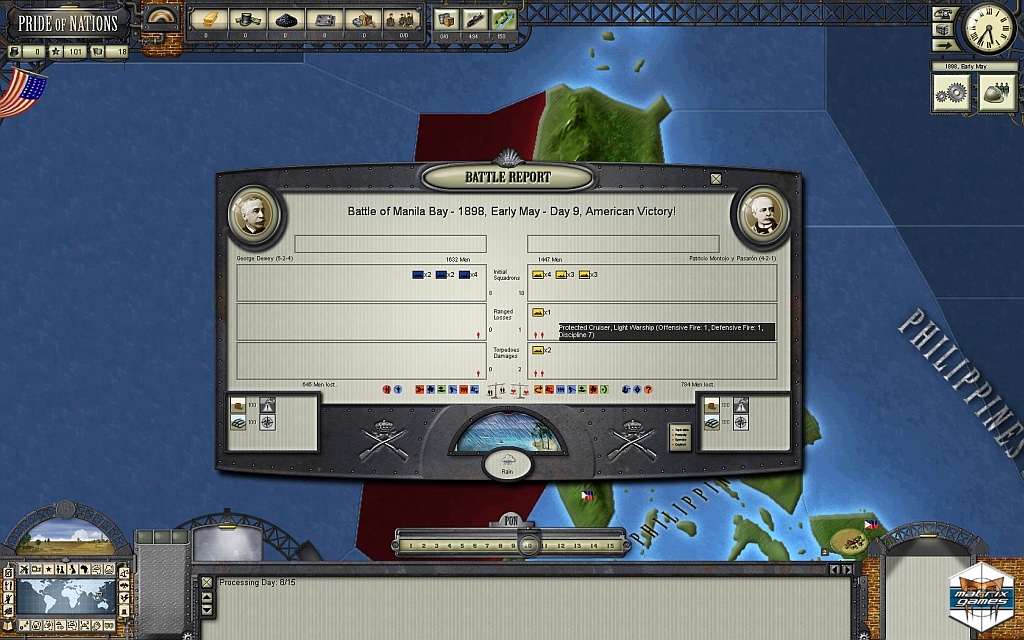This screenshot has height=640, width=1024.
Task: Select the coal pile resource icon
Action: (284, 20)
